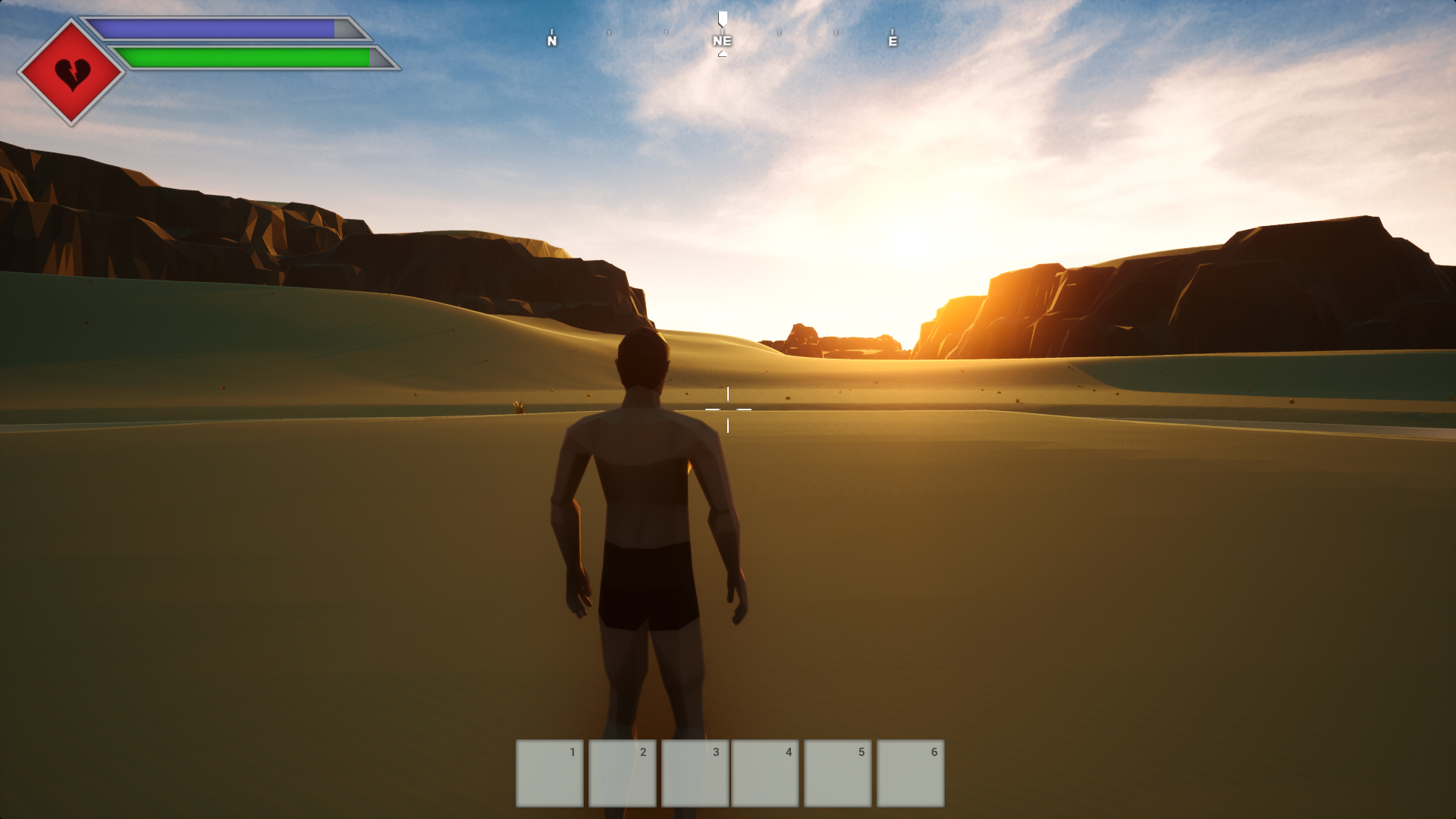Select hotbar slot 5

point(839,772)
